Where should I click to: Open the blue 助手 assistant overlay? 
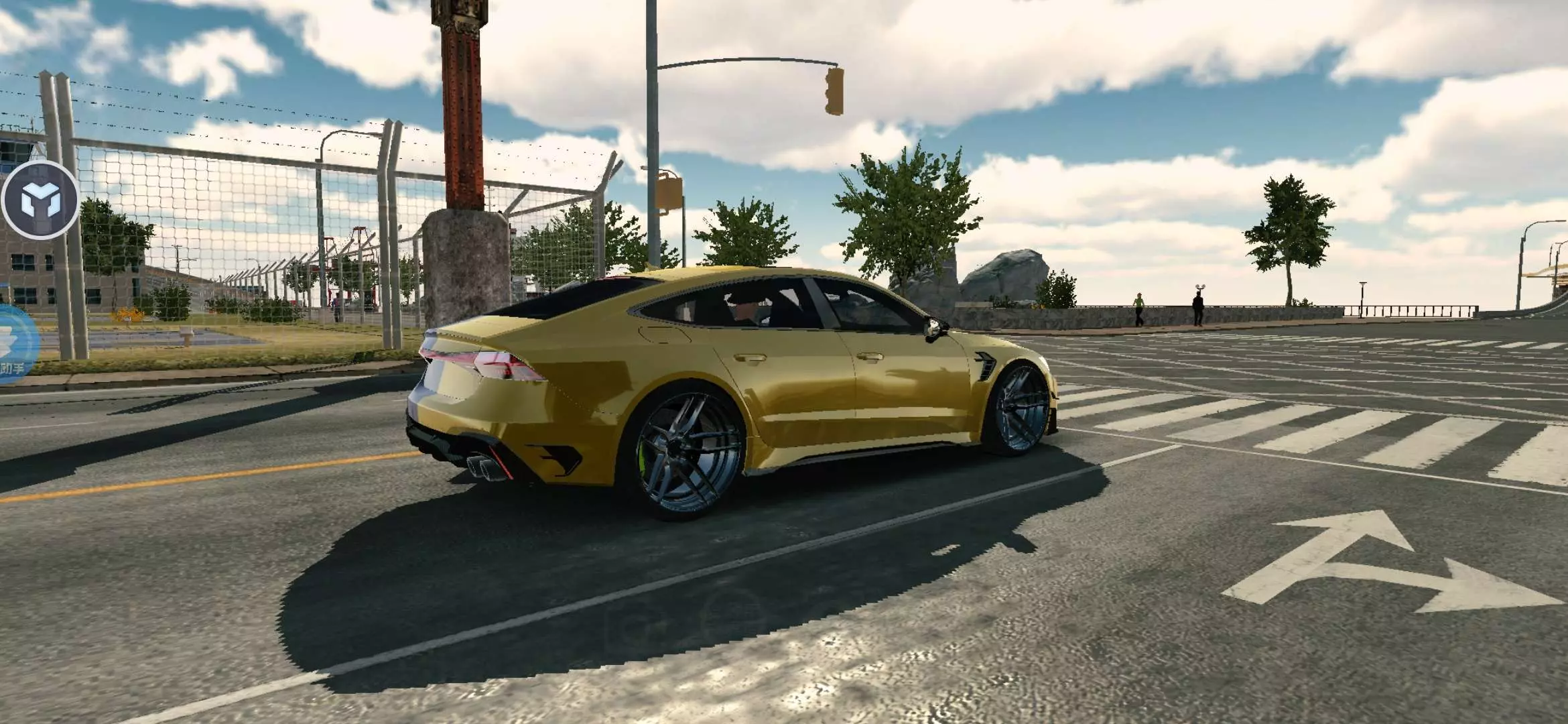(15, 345)
